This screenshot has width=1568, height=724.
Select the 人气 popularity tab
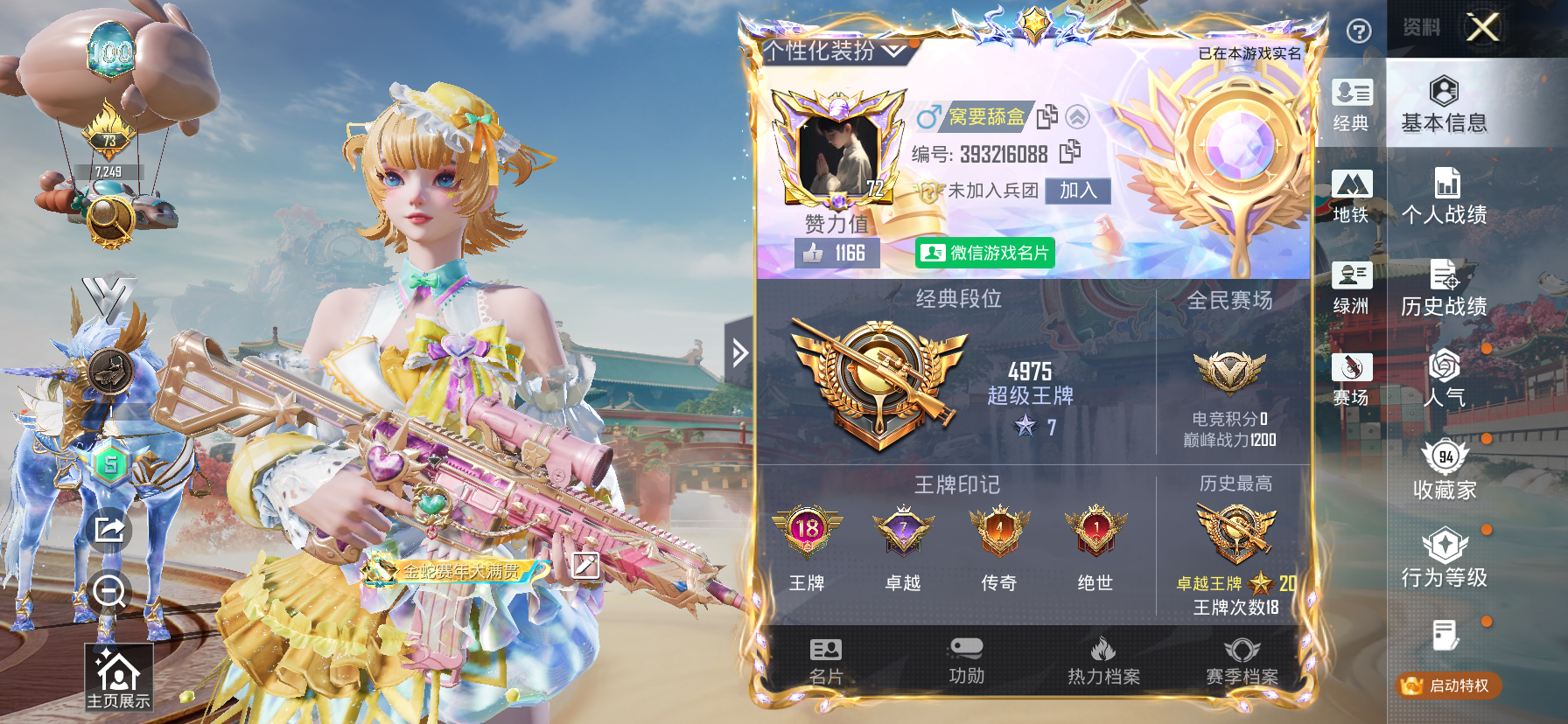[x=1444, y=380]
